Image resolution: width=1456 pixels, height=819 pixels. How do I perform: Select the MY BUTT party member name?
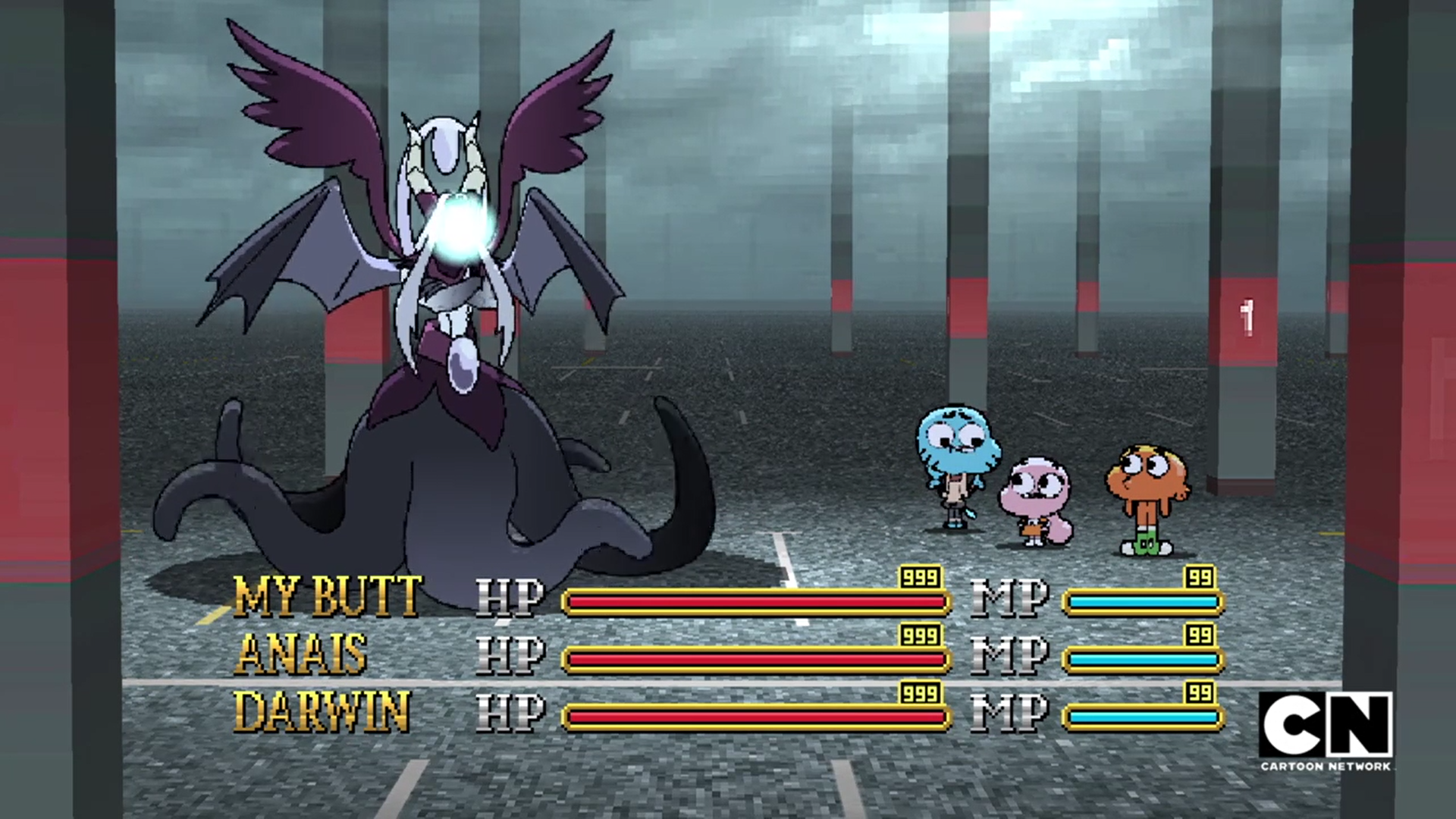click(x=327, y=596)
